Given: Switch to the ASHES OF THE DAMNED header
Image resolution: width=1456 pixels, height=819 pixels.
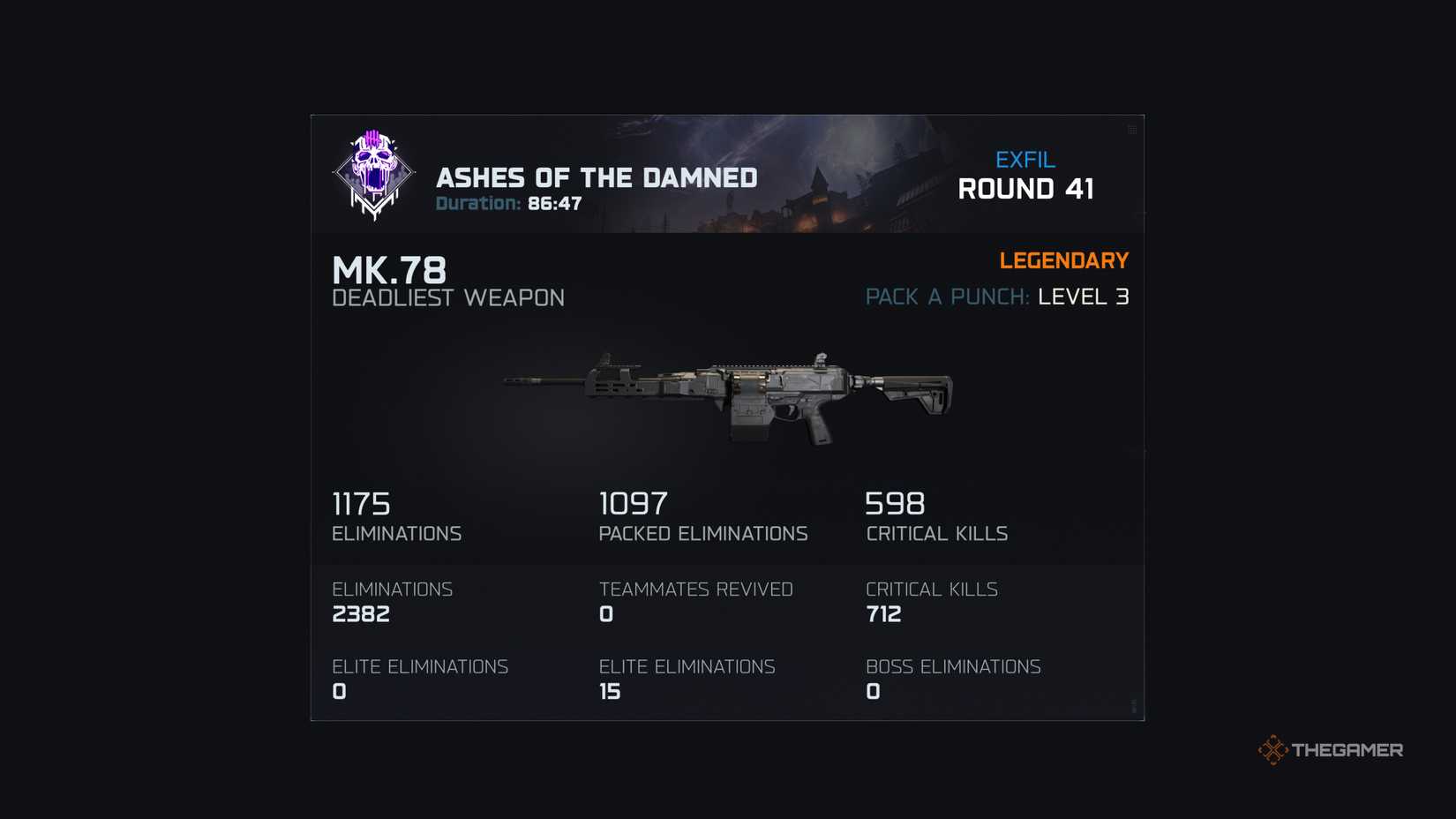Looking at the screenshot, I should point(597,177).
